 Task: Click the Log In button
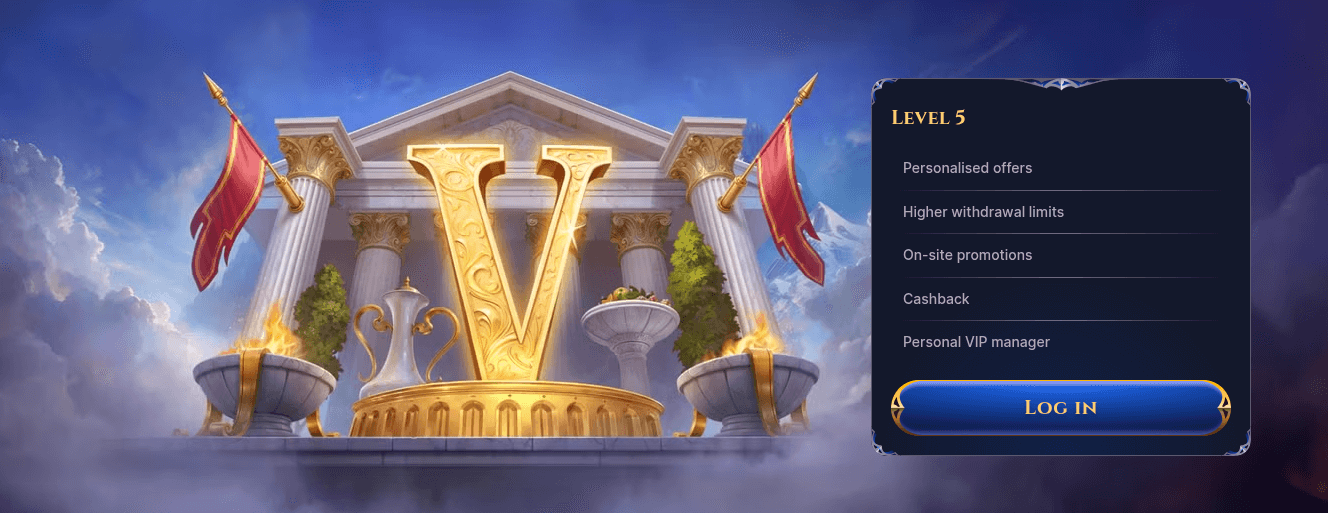pos(1060,407)
